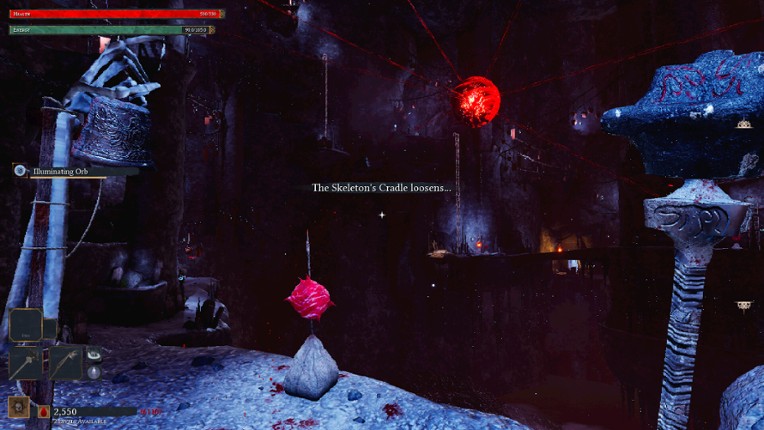The width and height of the screenshot is (764, 430).
Task: Click the red blood drop currency icon
Action: [44, 411]
